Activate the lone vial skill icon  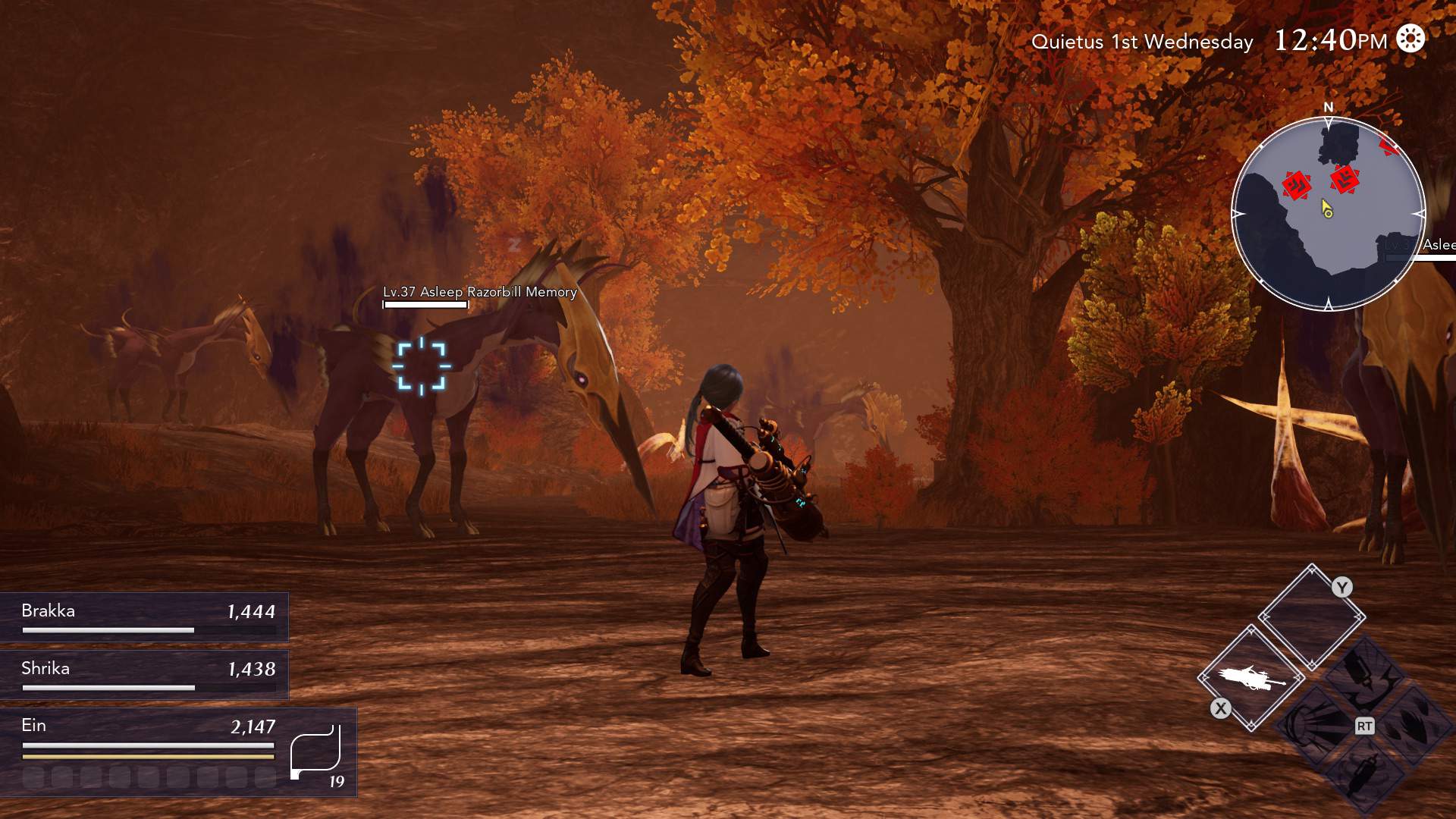pyautogui.click(x=1366, y=775)
